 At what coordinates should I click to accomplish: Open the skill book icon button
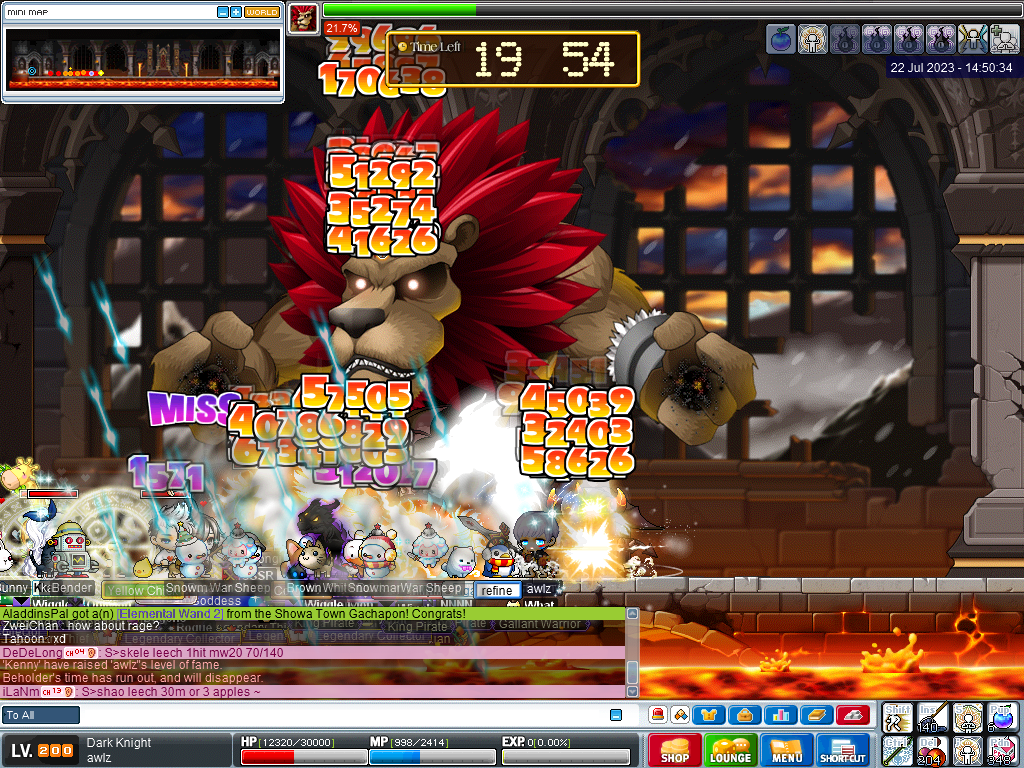click(815, 715)
